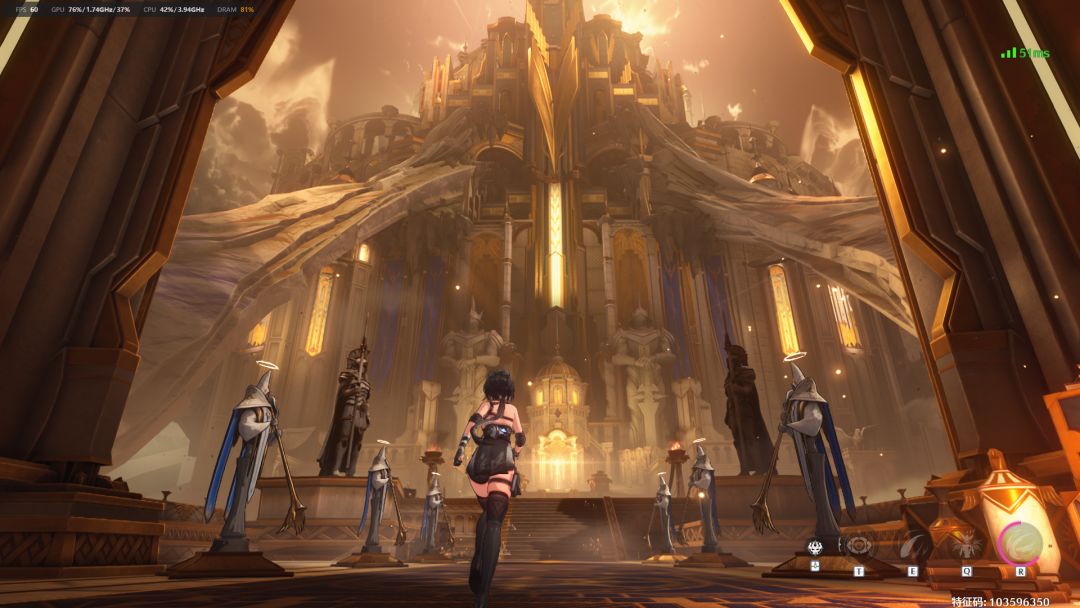Unleash the pink-ringed ultimate ability orb
This screenshot has height=608, width=1080.
[1020, 544]
